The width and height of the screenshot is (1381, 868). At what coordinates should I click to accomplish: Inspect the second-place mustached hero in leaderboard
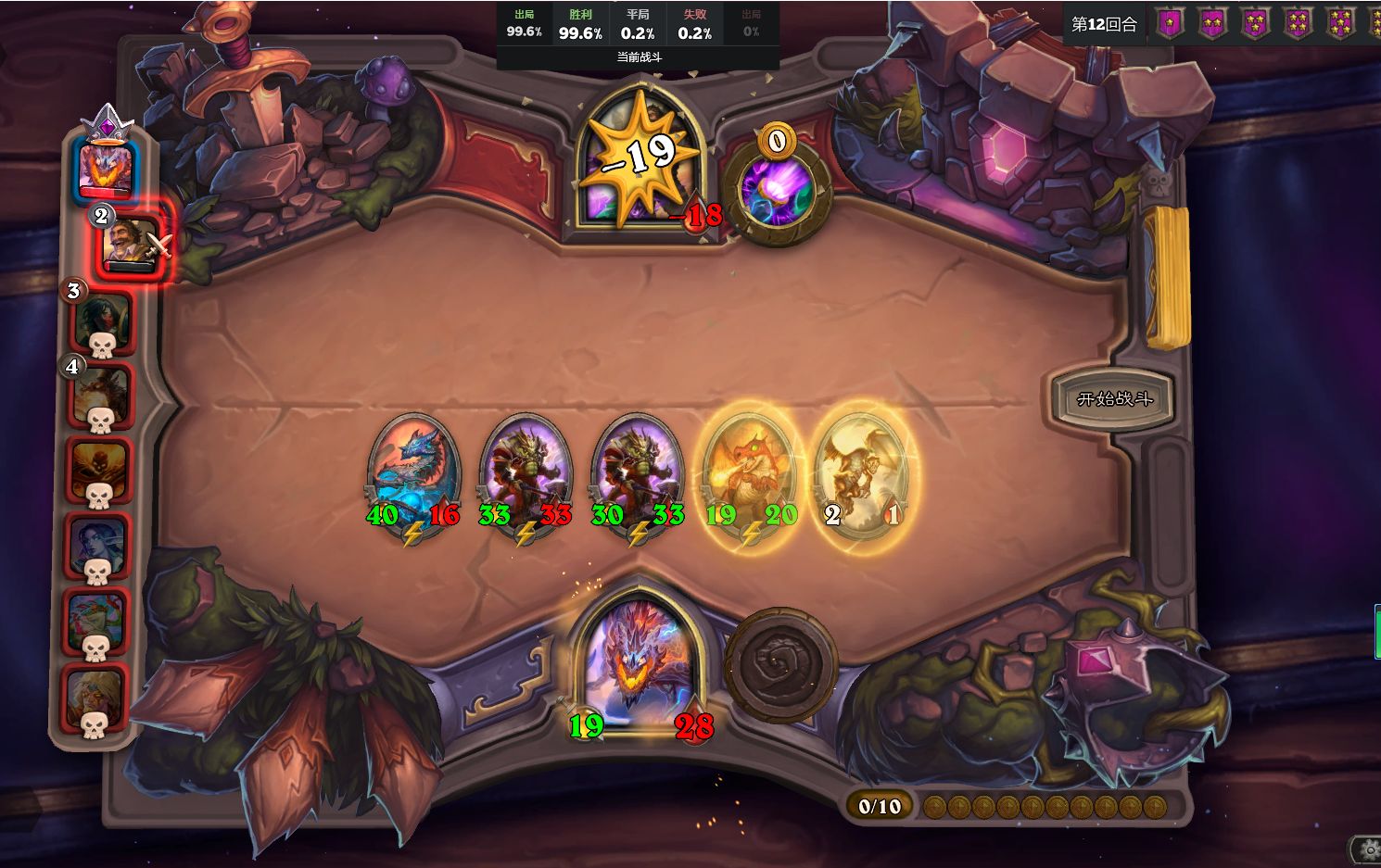[131, 243]
